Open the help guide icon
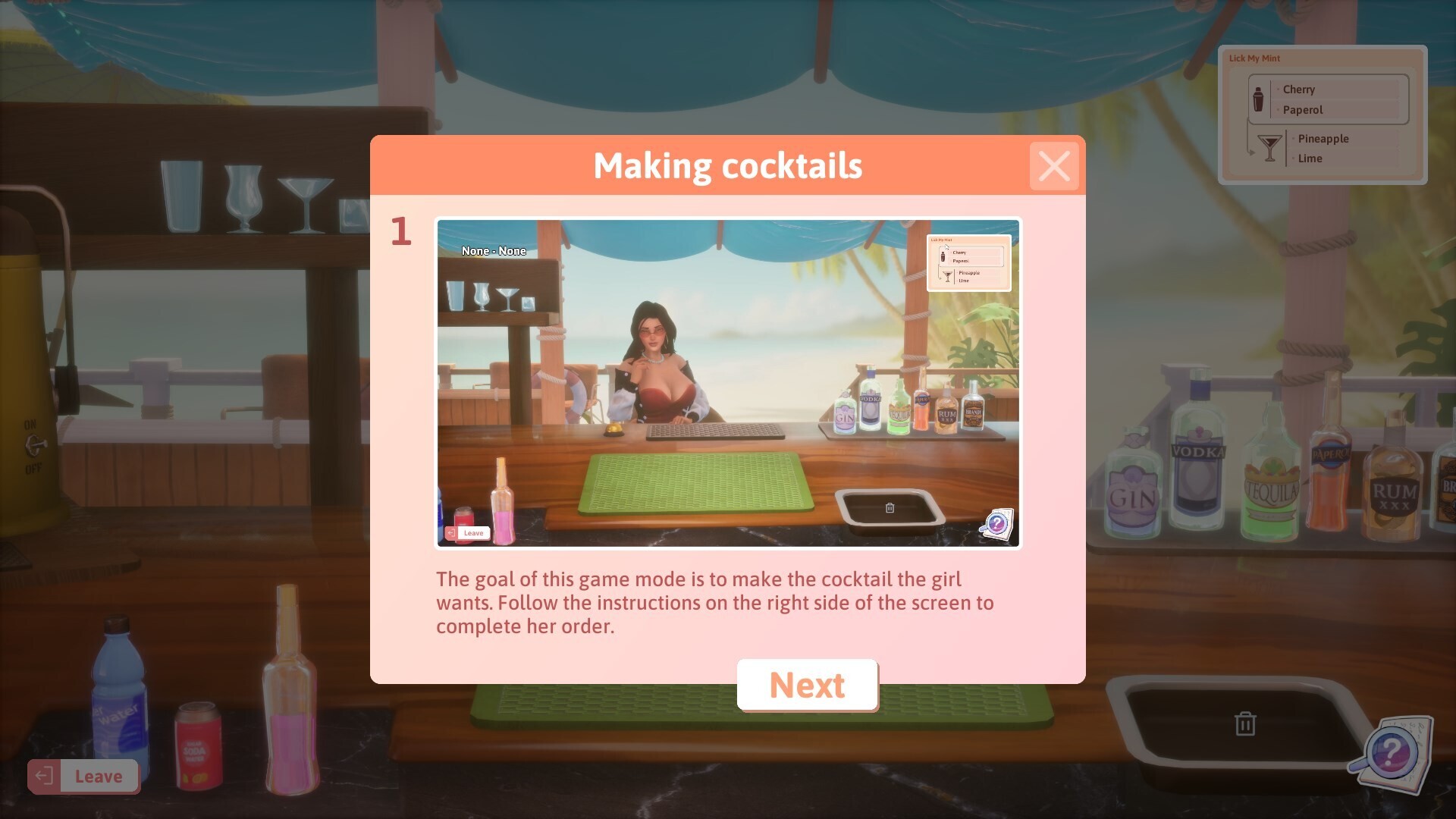The height and width of the screenshot is (819, 1456). coord(1392,753)
